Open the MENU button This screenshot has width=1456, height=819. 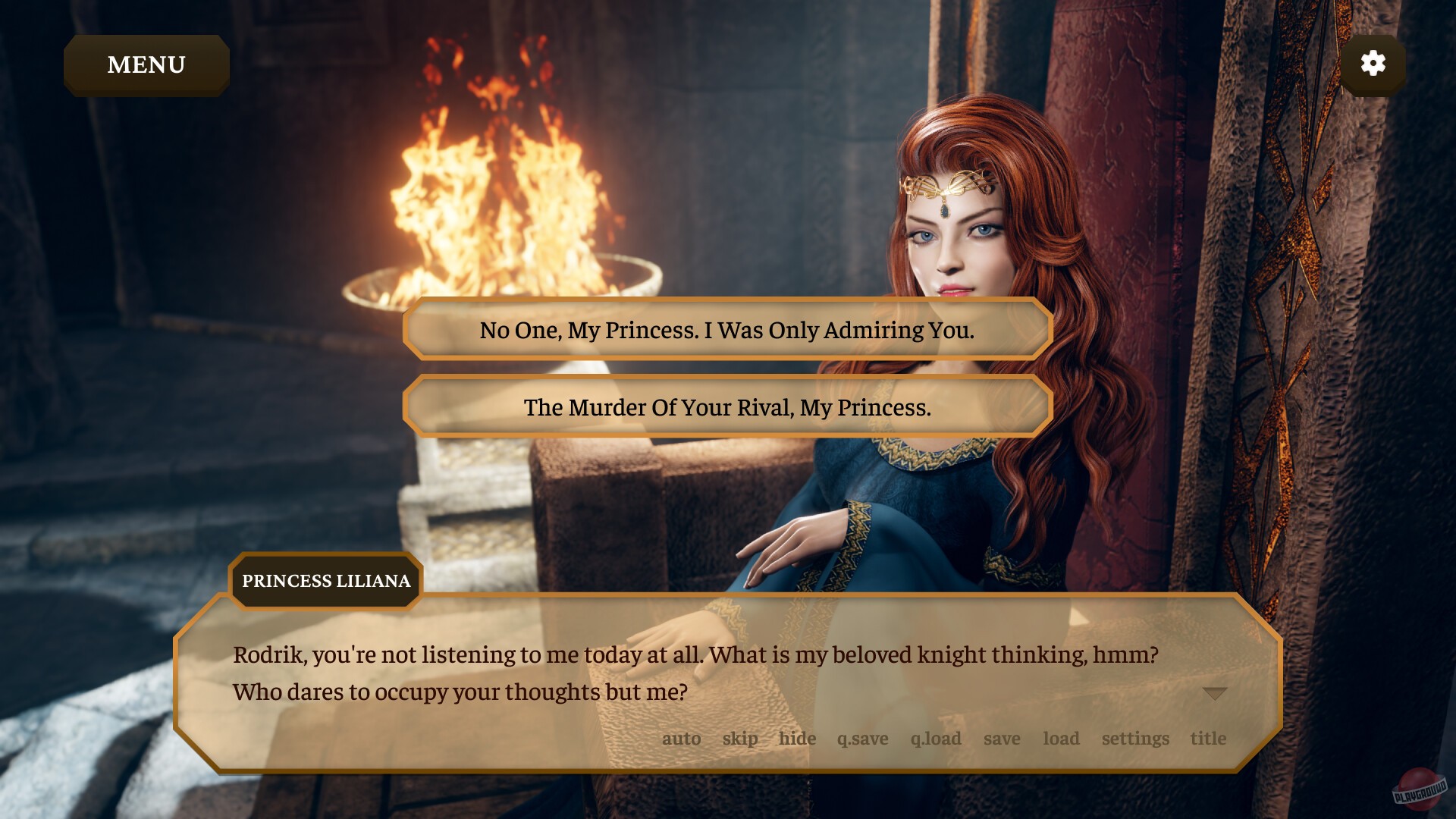pos(146,64)
